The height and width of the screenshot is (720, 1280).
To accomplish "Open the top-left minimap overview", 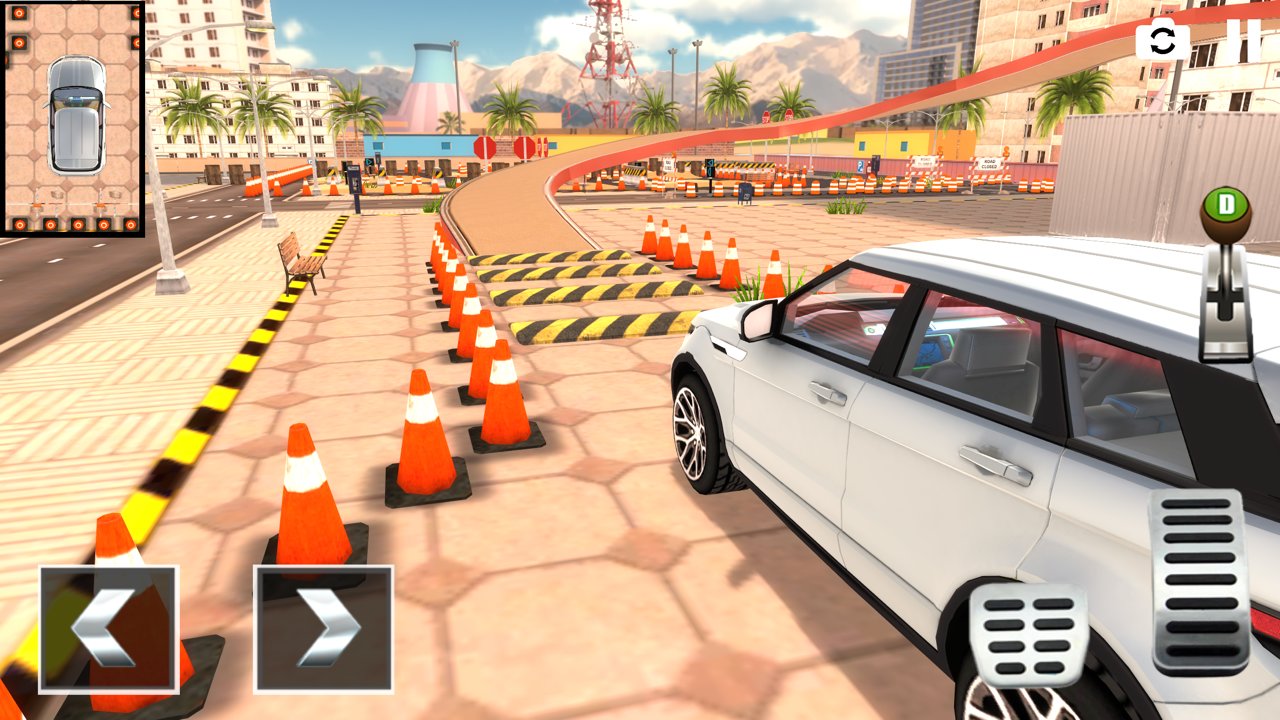I will (75, 120).
